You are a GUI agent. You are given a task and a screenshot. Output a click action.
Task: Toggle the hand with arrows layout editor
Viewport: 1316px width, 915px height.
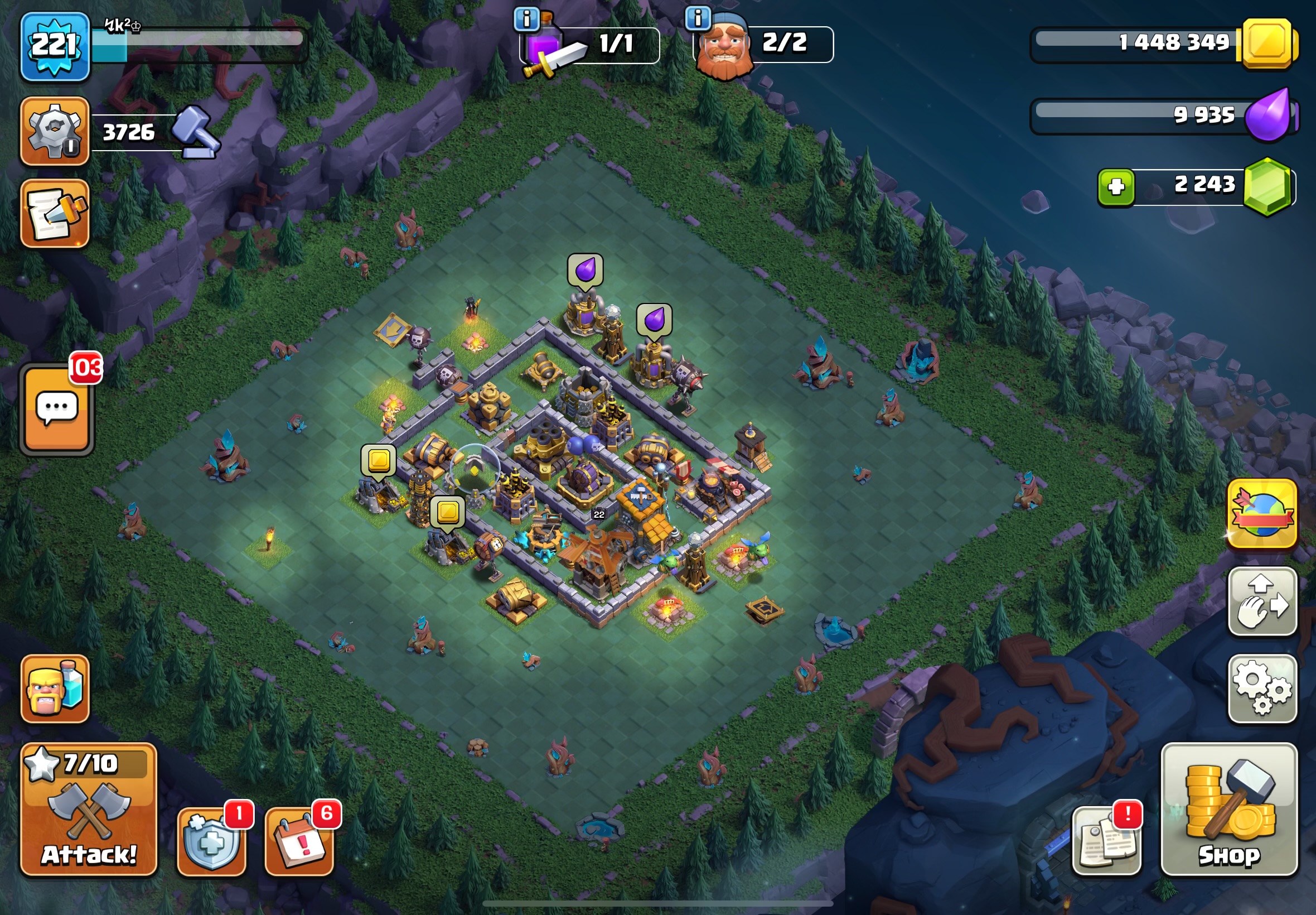click(x=1261, y=601)
